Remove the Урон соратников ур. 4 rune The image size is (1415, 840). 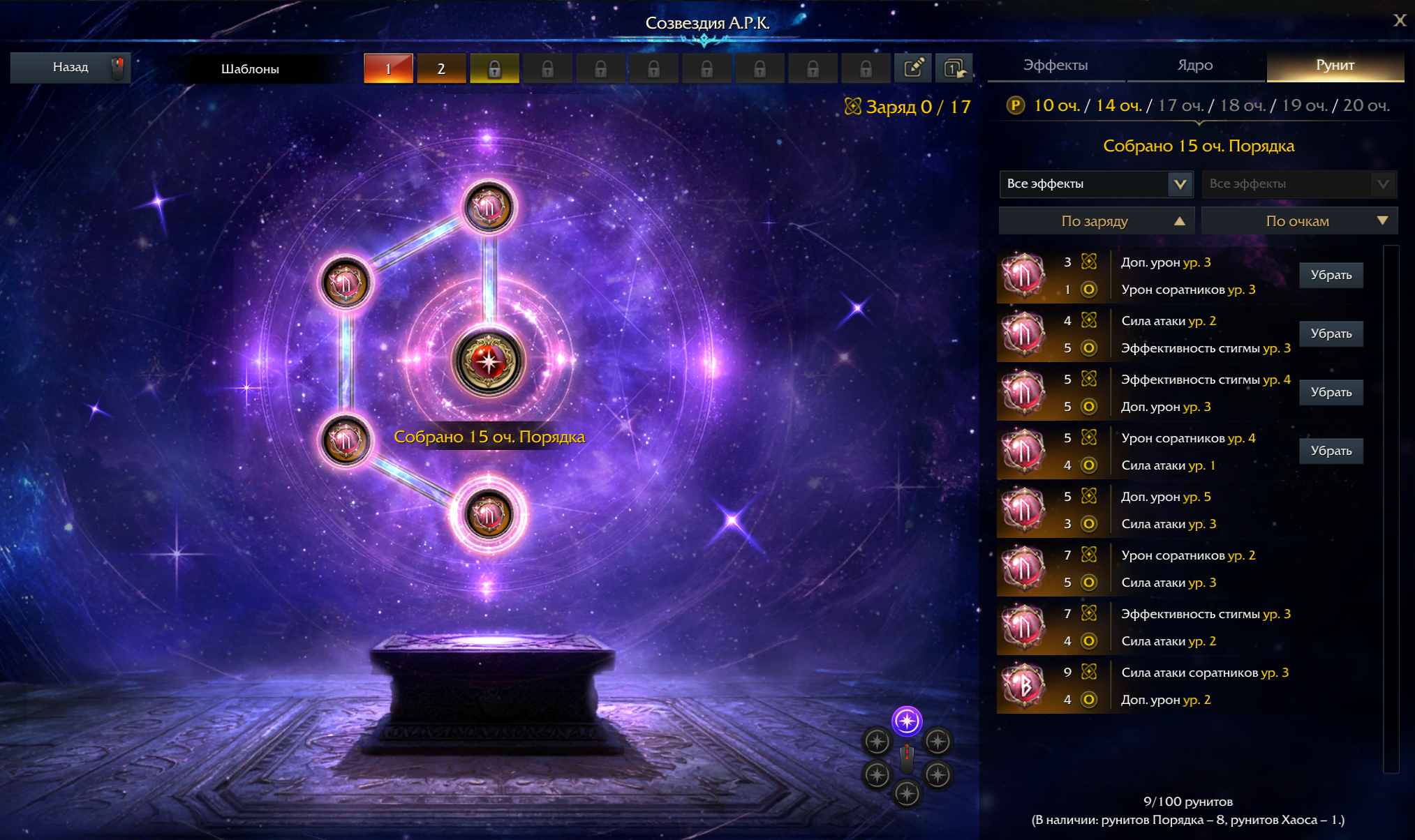tap(1331, 451)
